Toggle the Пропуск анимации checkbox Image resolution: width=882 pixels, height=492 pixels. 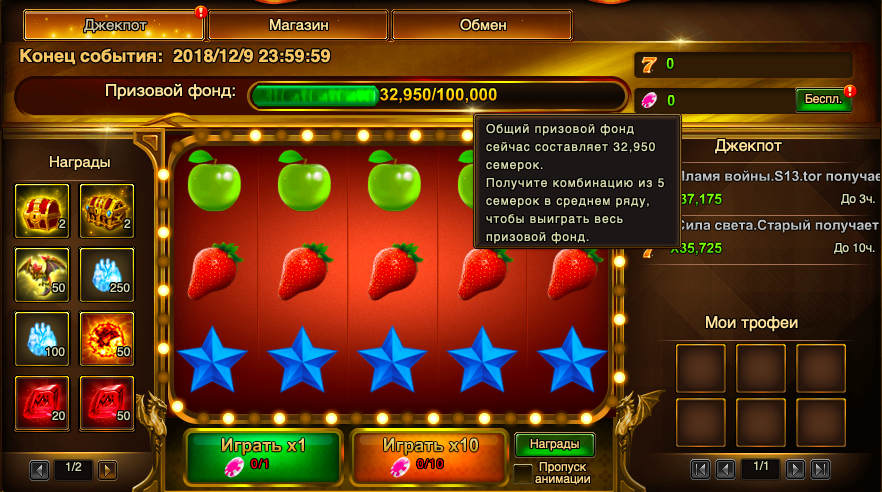[x=523, y=472]
